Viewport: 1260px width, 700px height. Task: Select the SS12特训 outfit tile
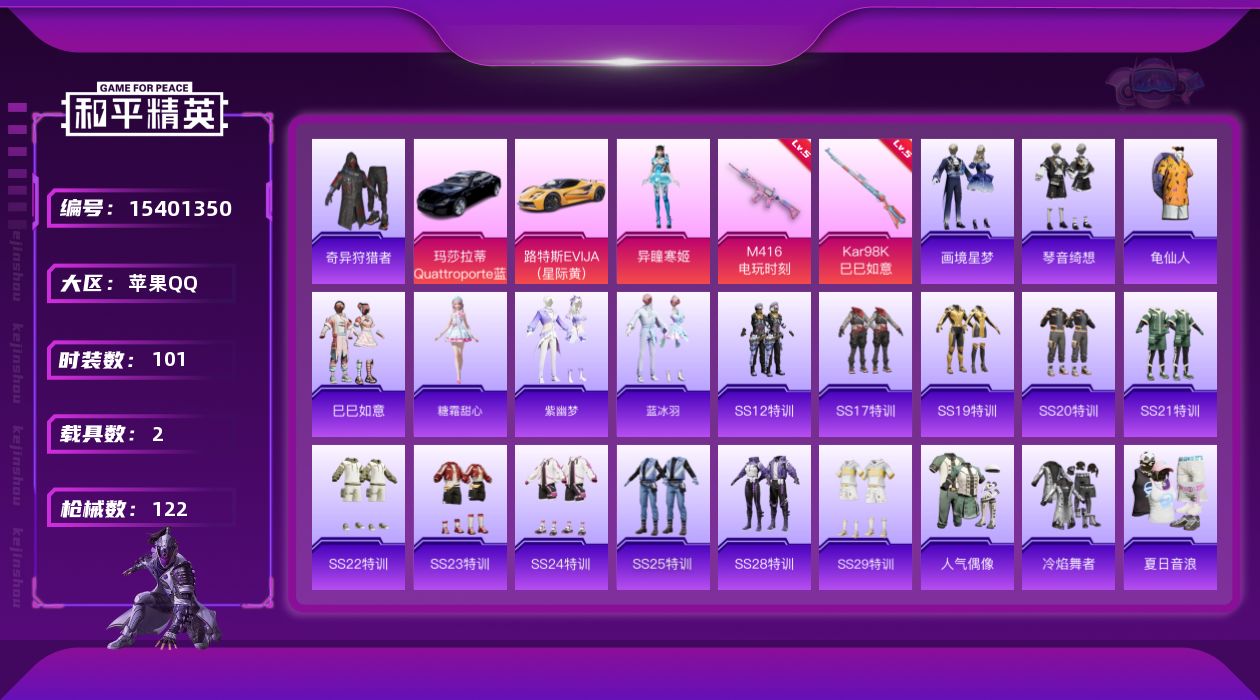(x=764, y=364)
